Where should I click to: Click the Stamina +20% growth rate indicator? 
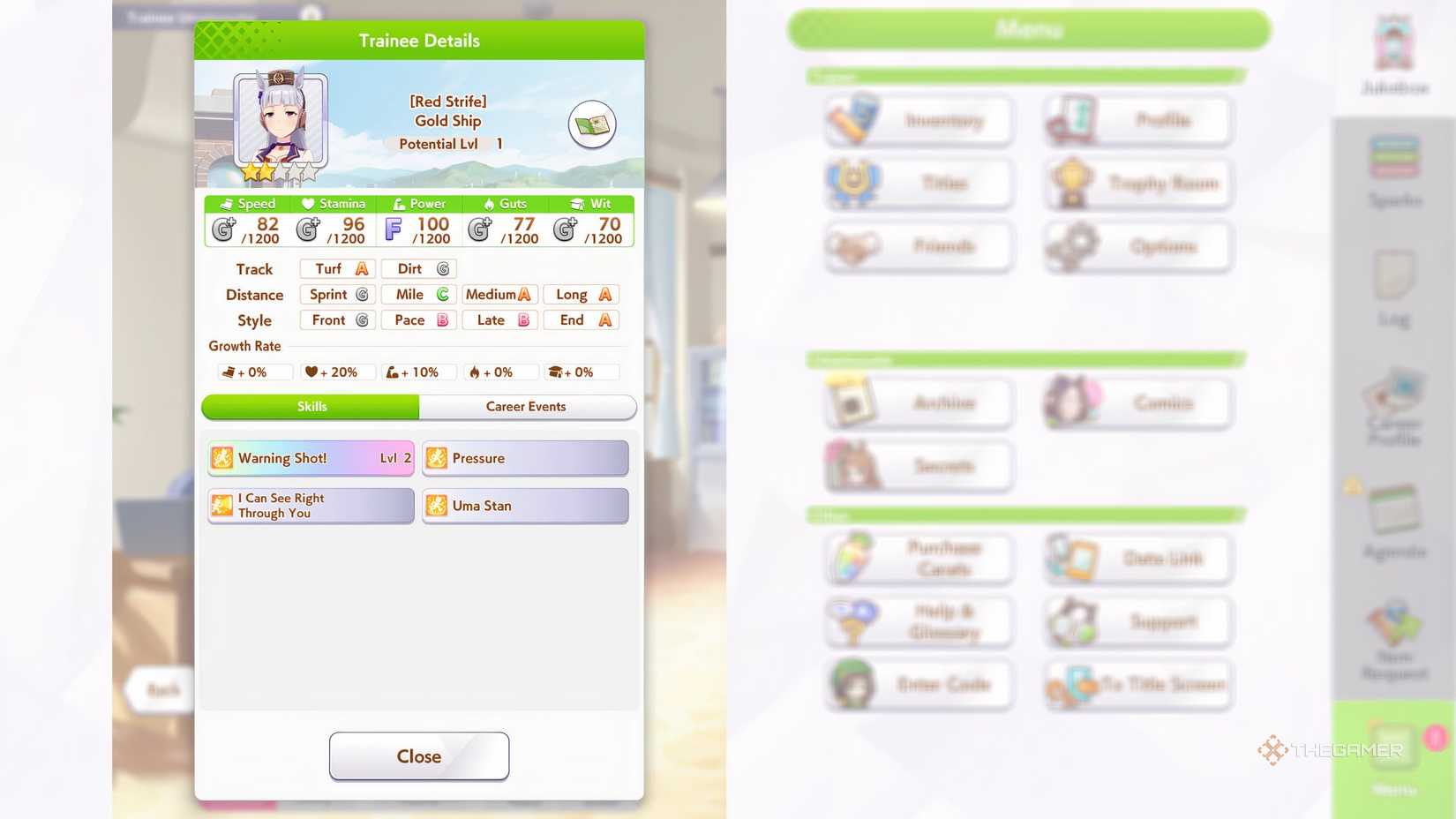pos(336,372)
